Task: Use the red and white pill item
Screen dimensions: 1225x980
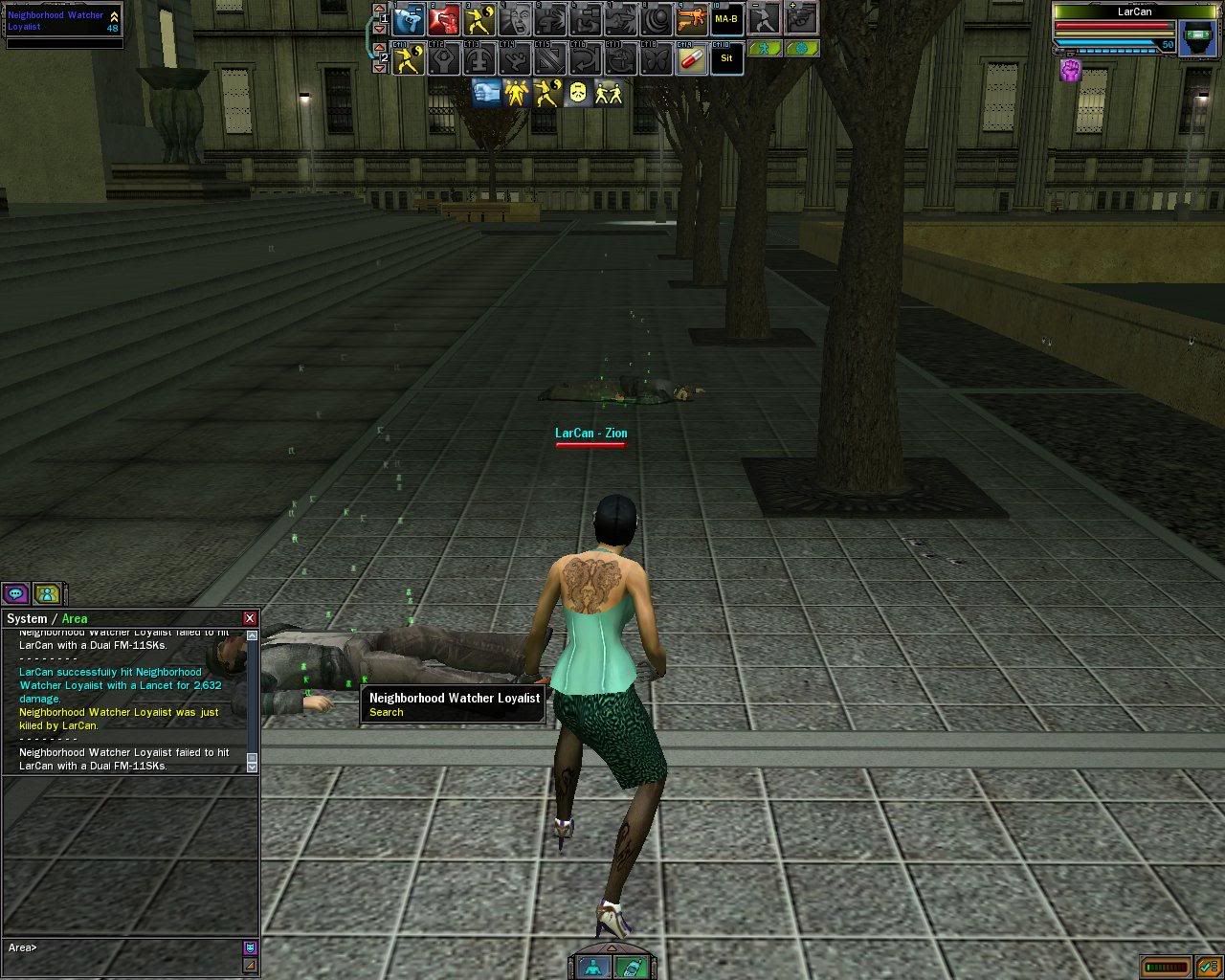Action: pos(691,59)
